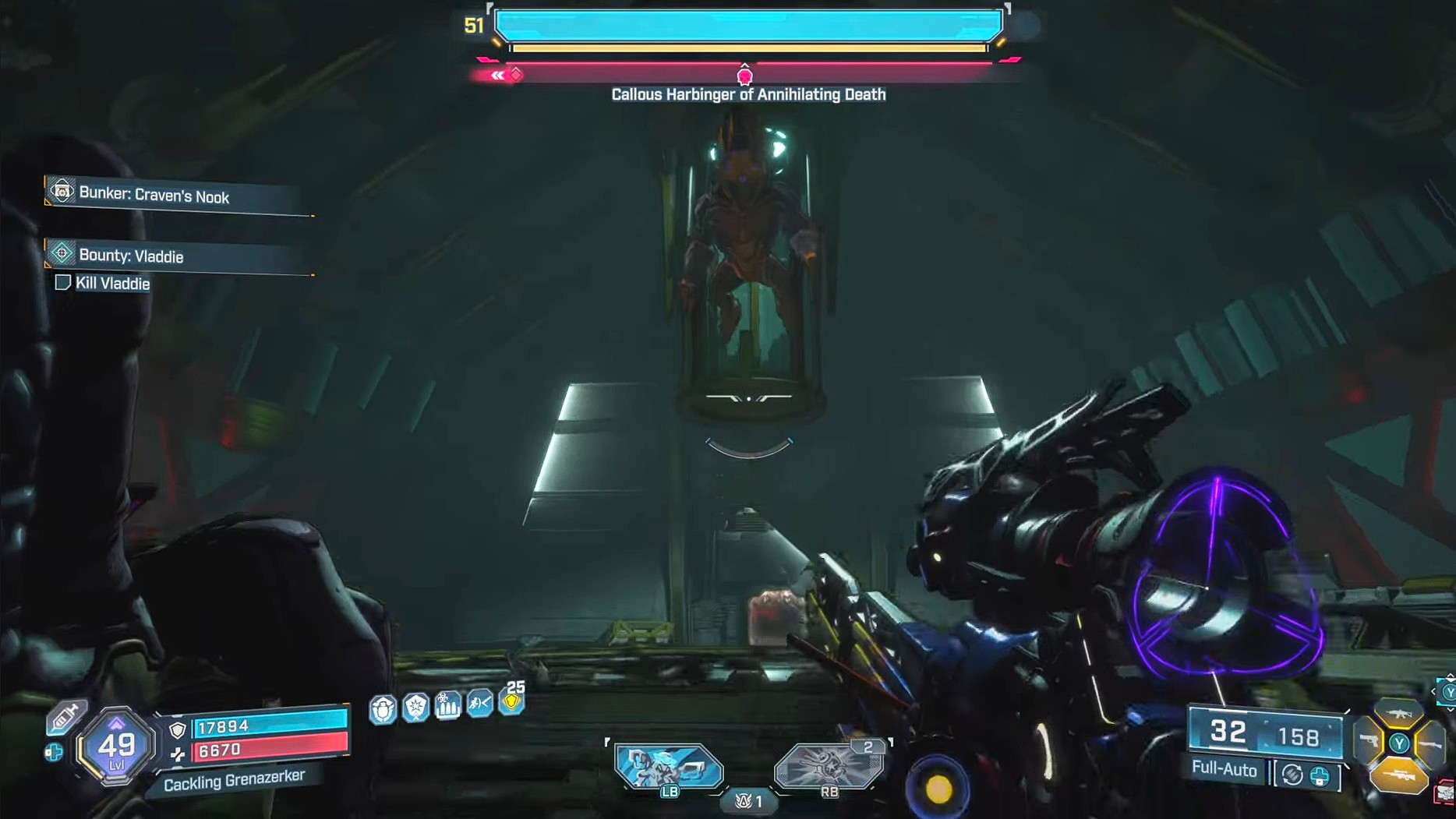This screenshot has height=819, width=1456.
Task: Click the boss name Callous Harbinger label
Action: 748,94
